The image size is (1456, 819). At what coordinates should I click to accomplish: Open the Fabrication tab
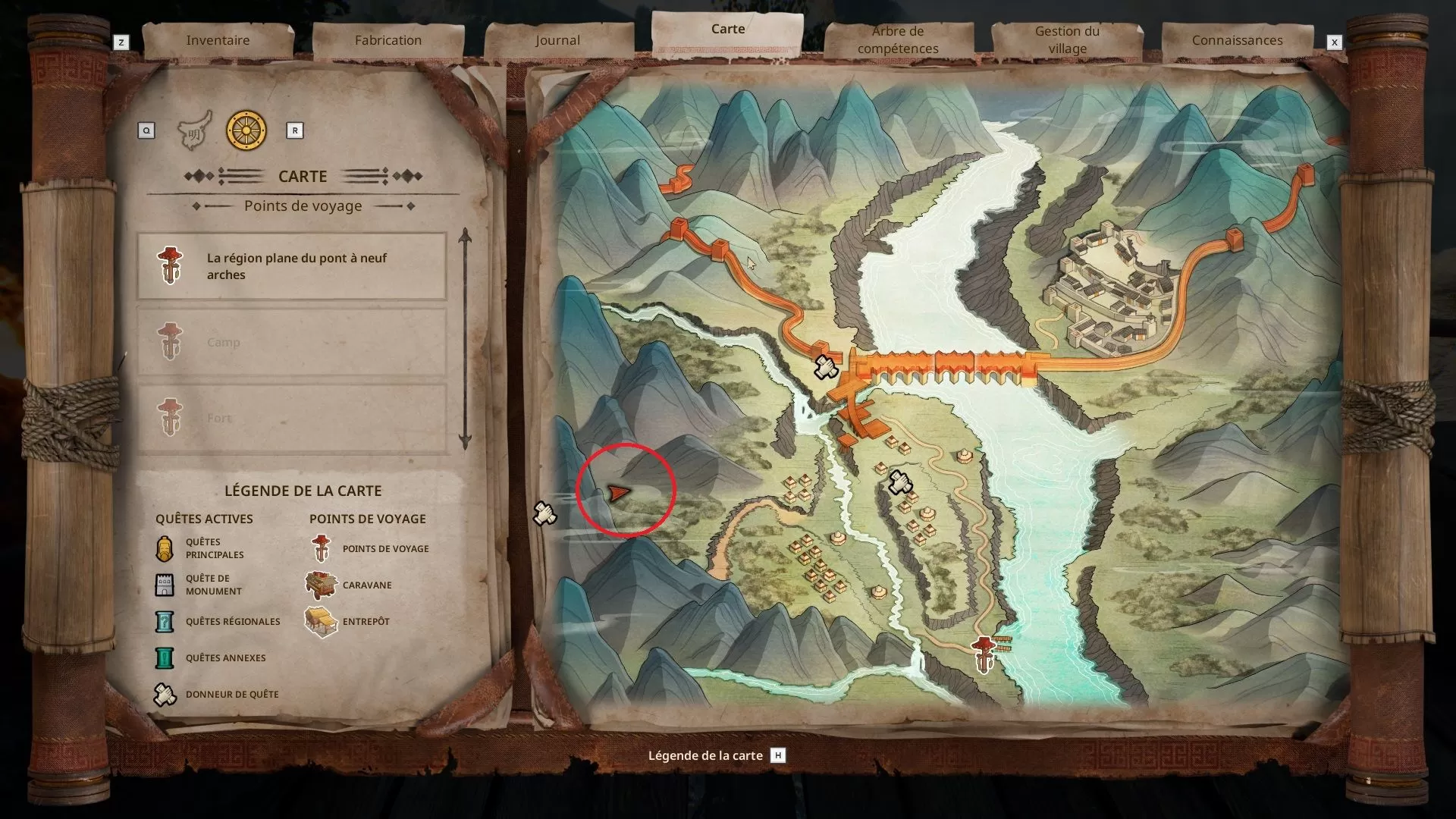(x=388, y=40)
